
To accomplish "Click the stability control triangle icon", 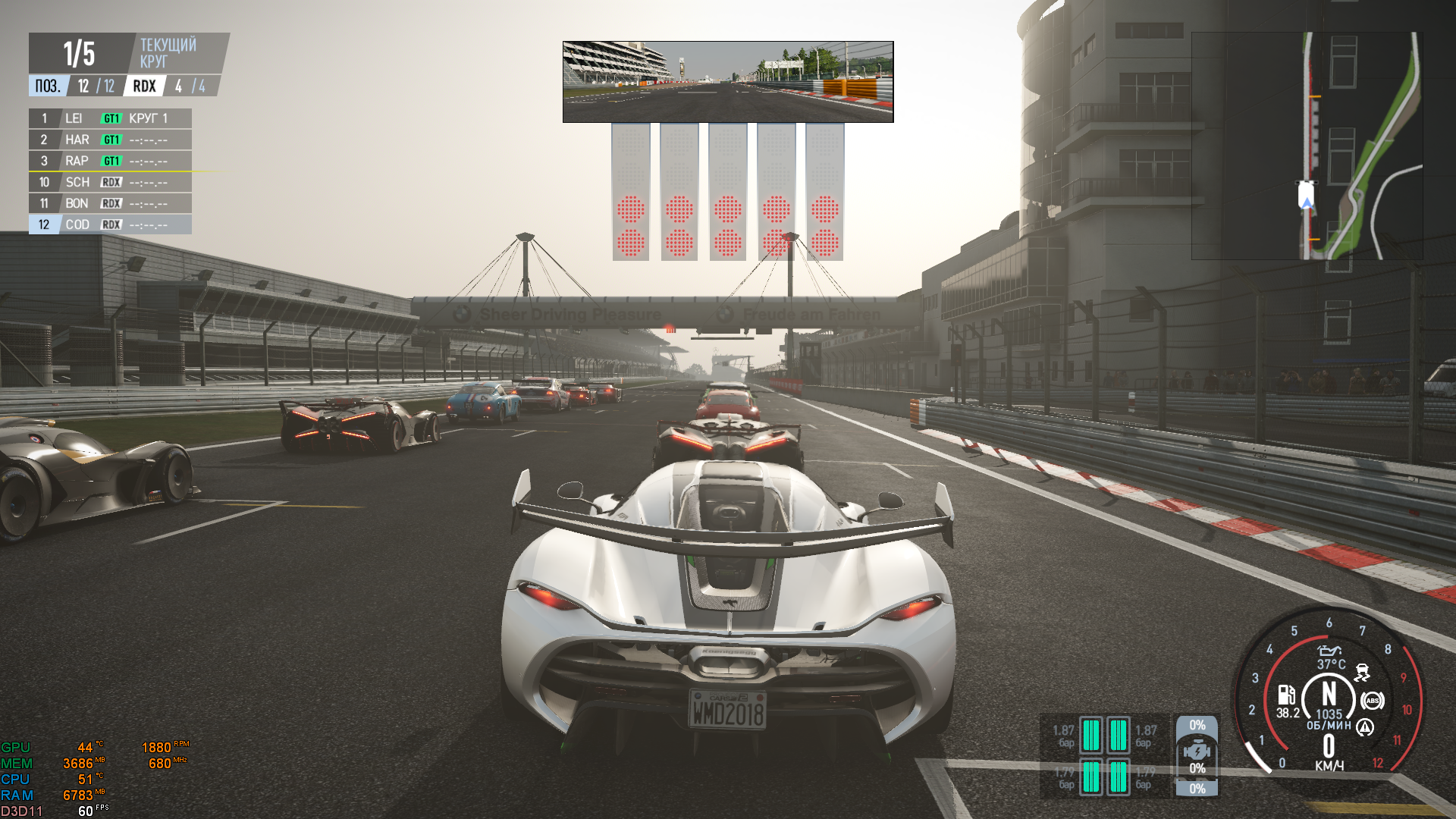I will tap(1365, 728).
